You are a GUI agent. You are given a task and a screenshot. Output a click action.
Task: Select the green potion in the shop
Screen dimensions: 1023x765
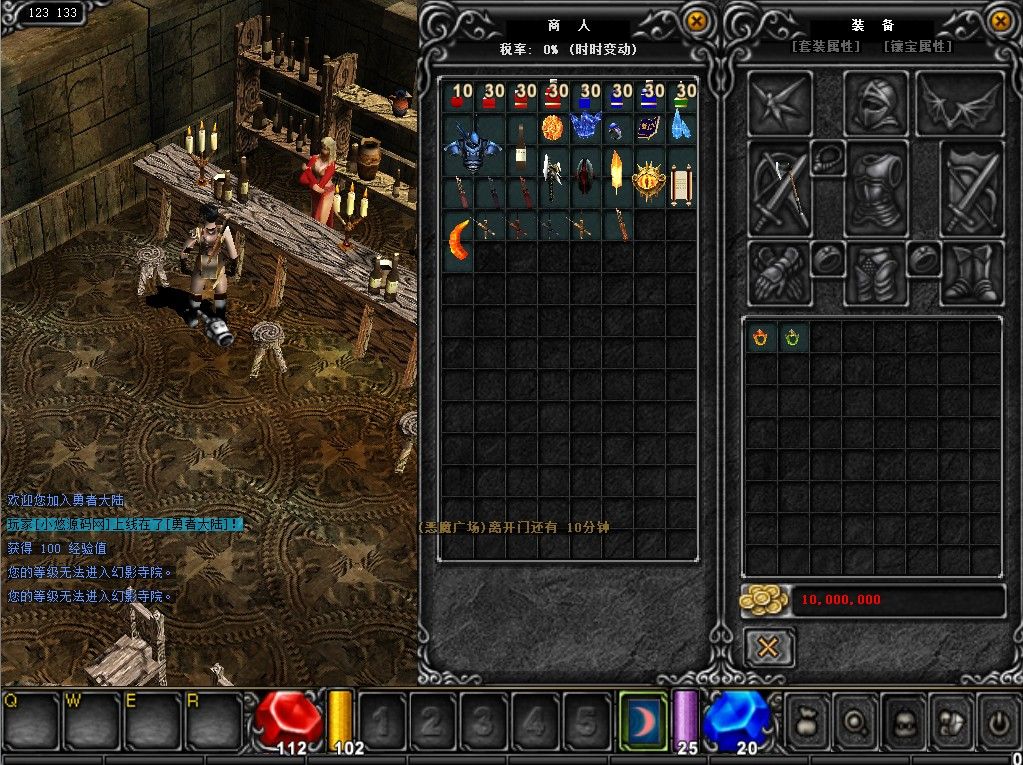[x=682, y=96]
